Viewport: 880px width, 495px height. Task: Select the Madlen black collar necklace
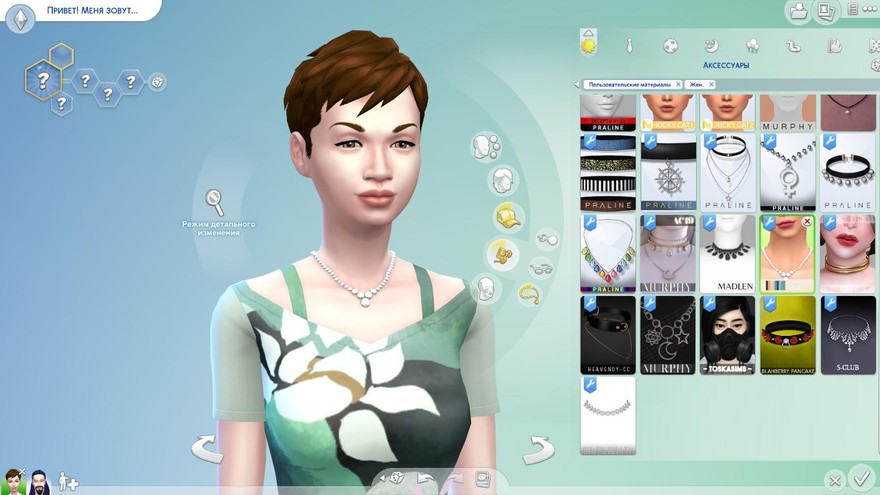pos(728,253)
